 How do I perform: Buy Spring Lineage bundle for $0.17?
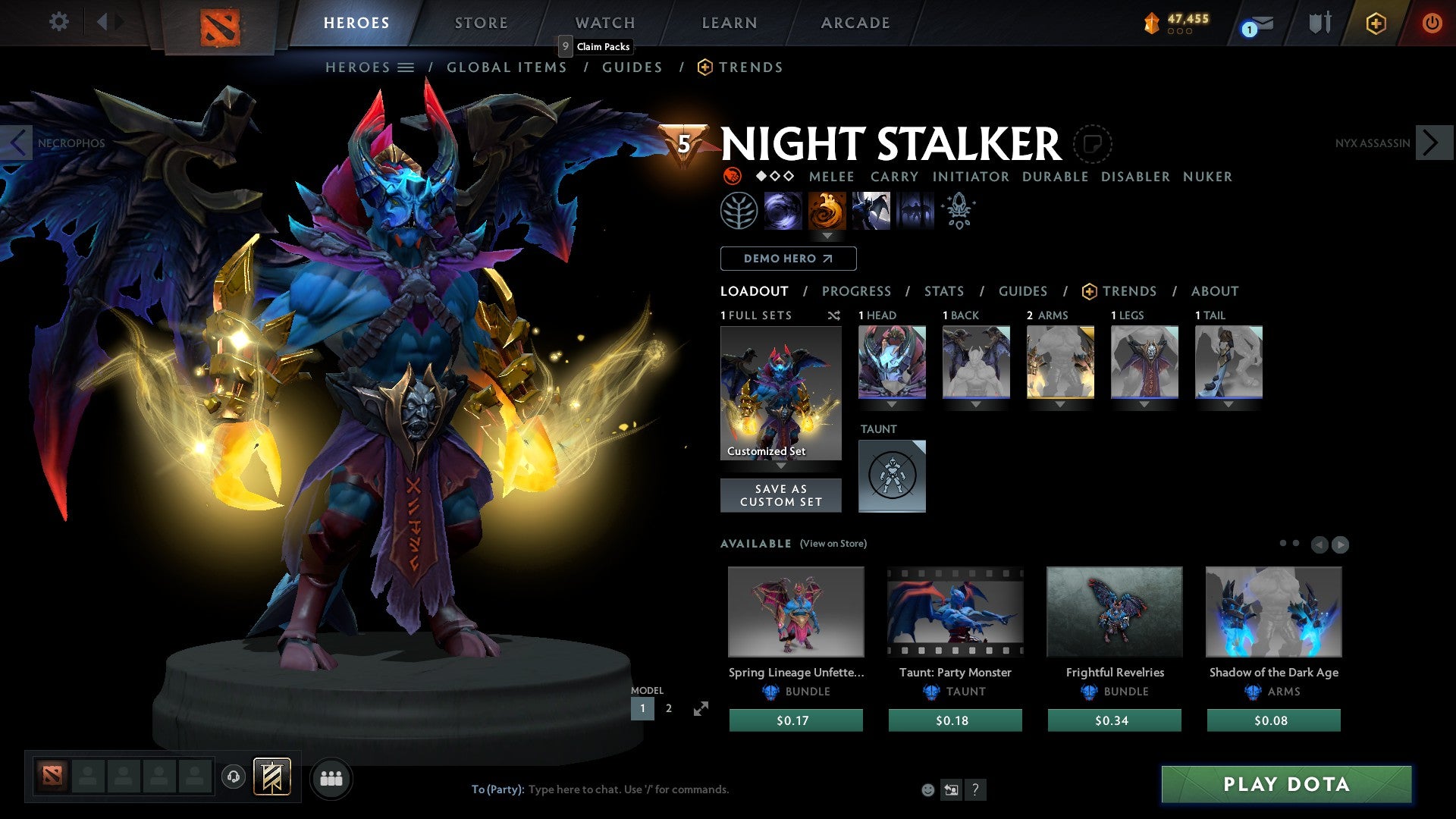coord(795,720)
